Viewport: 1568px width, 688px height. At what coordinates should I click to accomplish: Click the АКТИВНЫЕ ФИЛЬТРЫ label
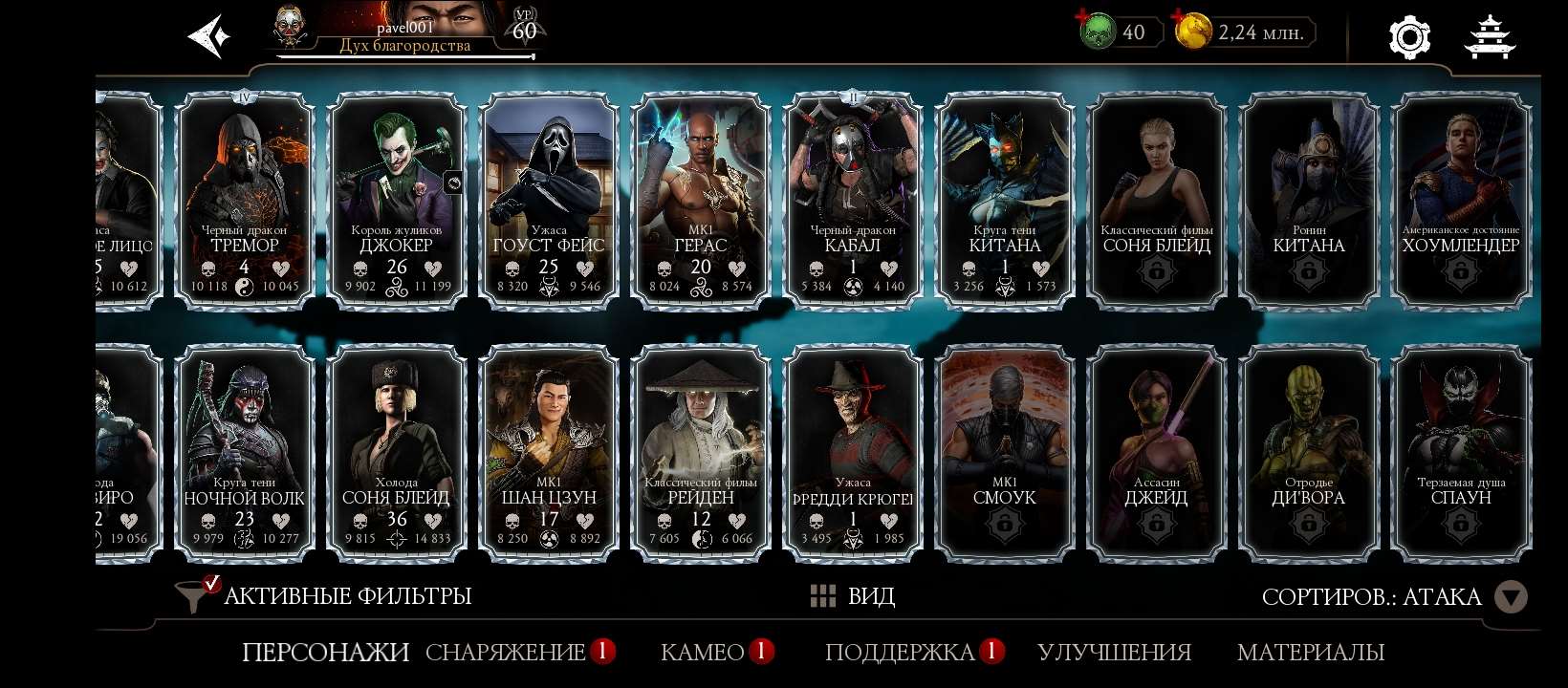(346, 594)
